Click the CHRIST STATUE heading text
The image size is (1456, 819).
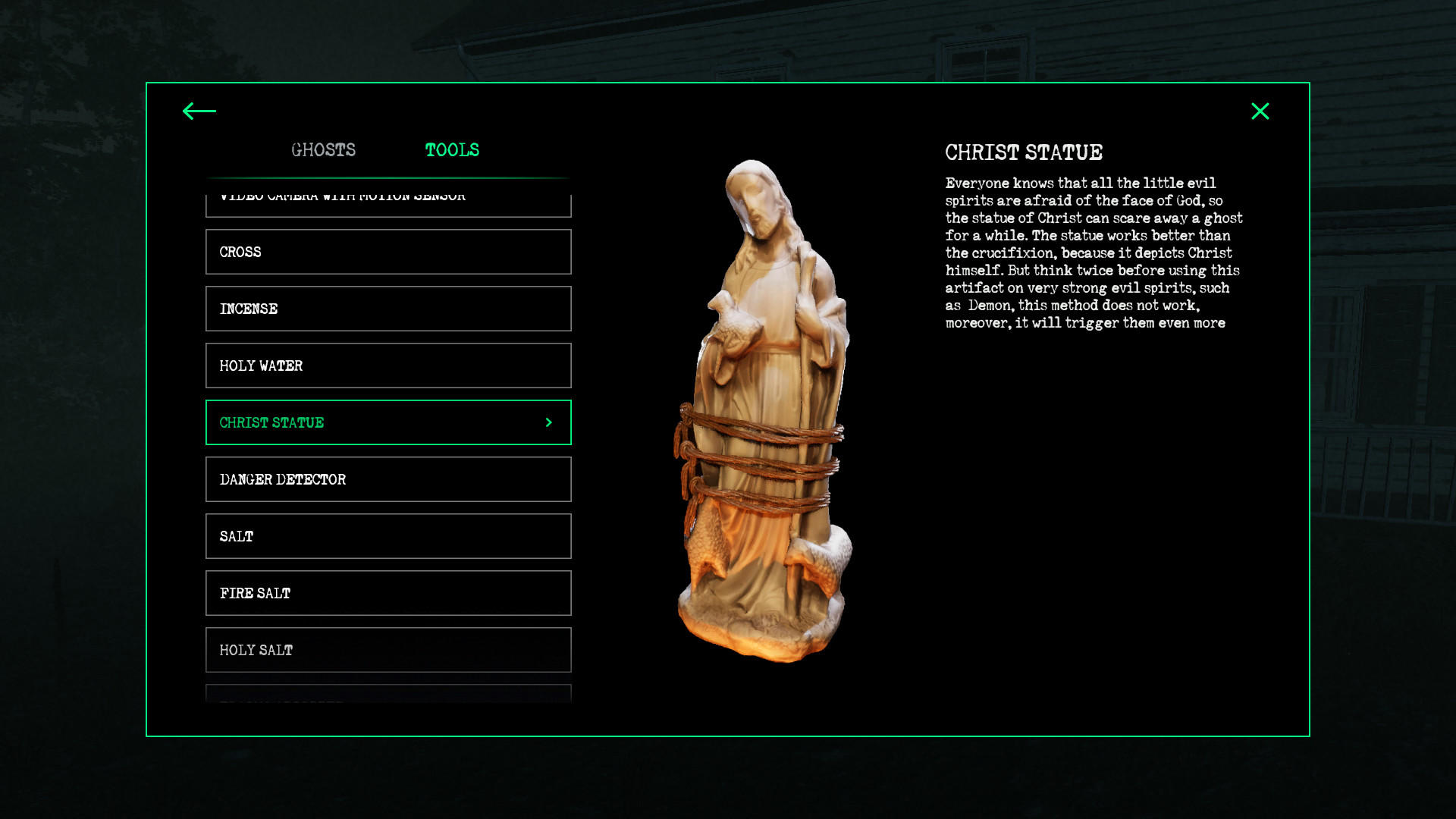[1023, 152]
